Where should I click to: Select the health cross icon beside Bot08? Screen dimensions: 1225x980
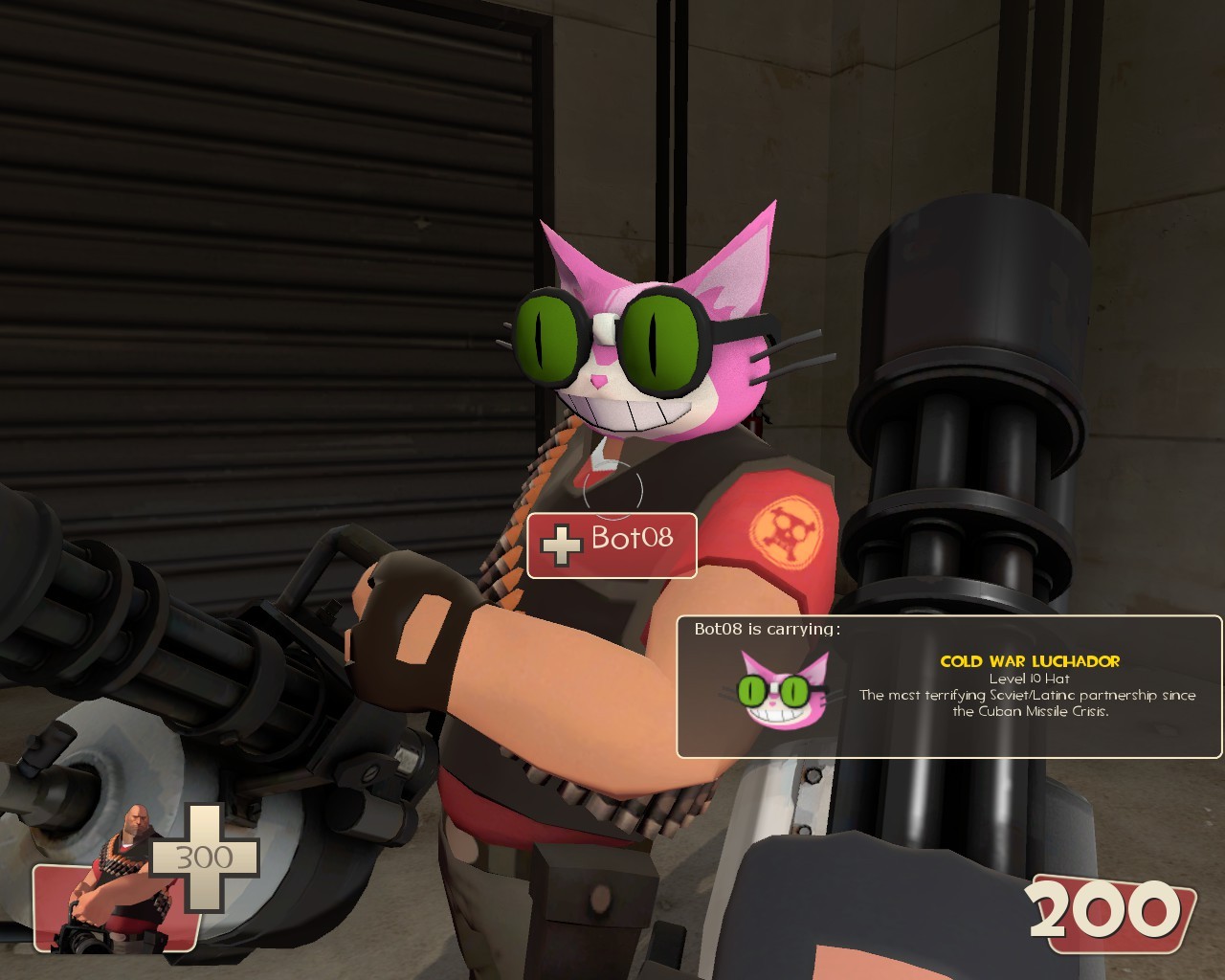coord(560,546)
